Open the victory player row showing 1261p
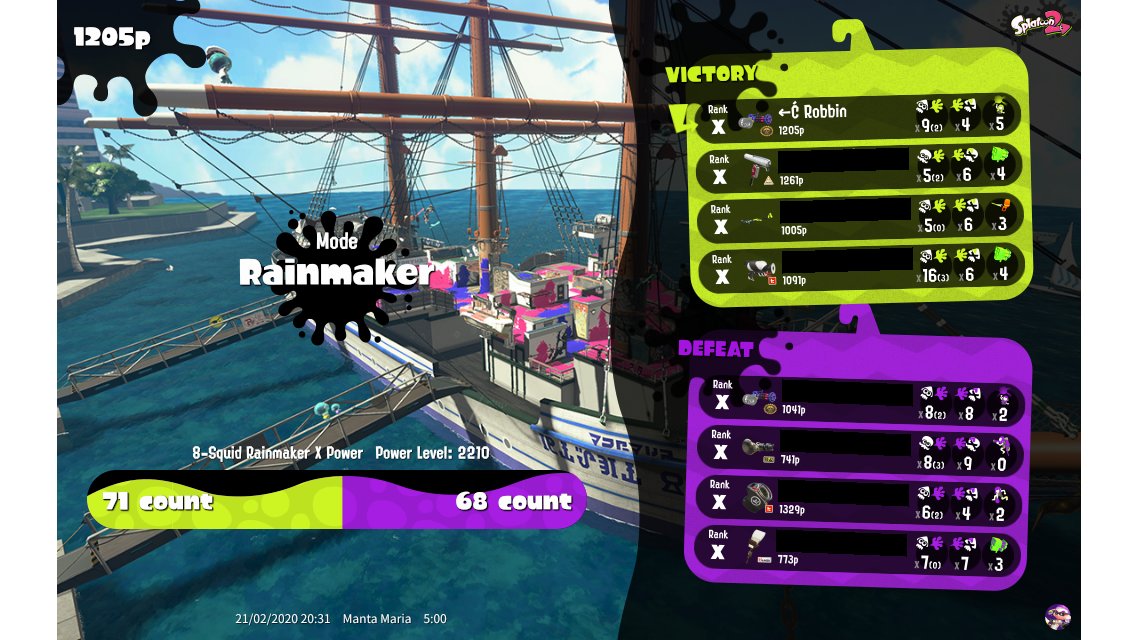This screenshot has height=640, width=1138. tap(860, 168)
